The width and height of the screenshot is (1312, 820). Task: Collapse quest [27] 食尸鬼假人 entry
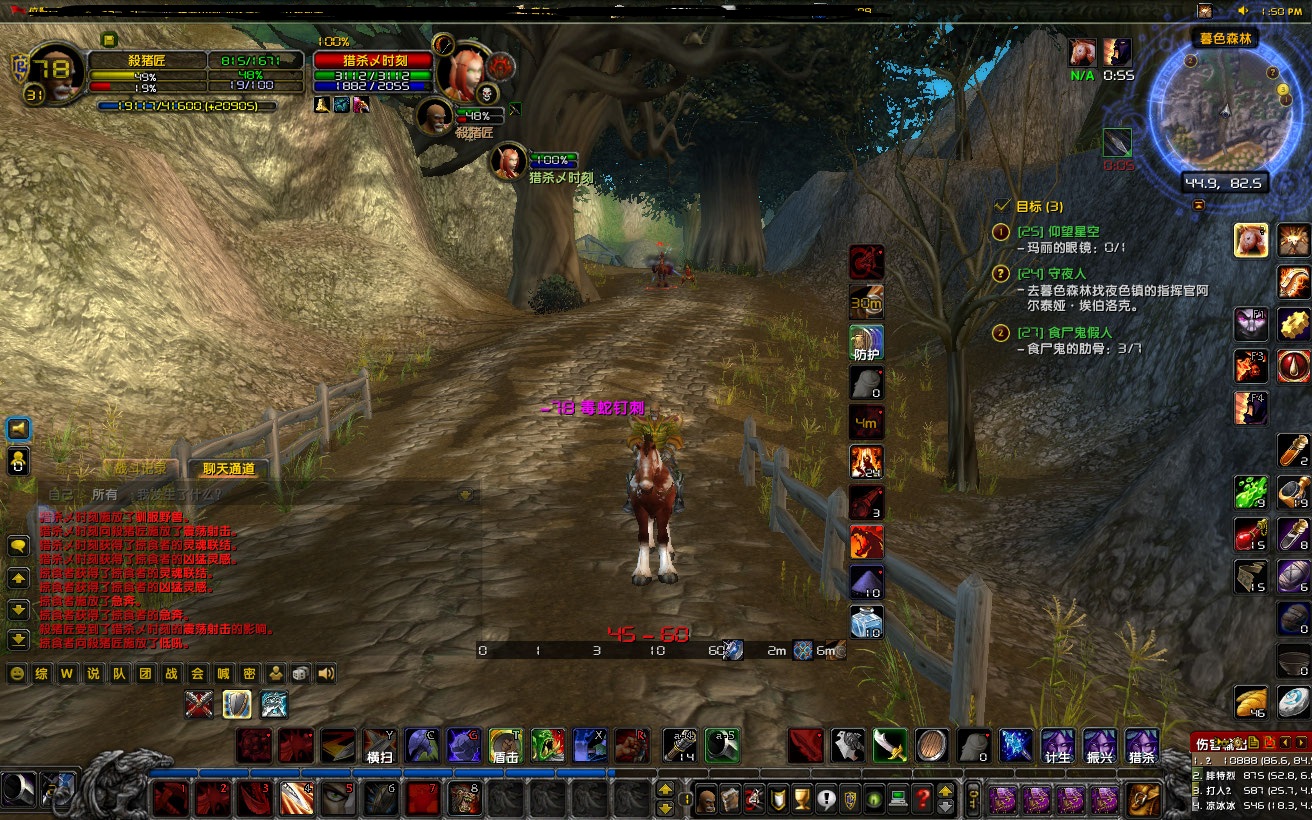click(x=1002, y=334)
